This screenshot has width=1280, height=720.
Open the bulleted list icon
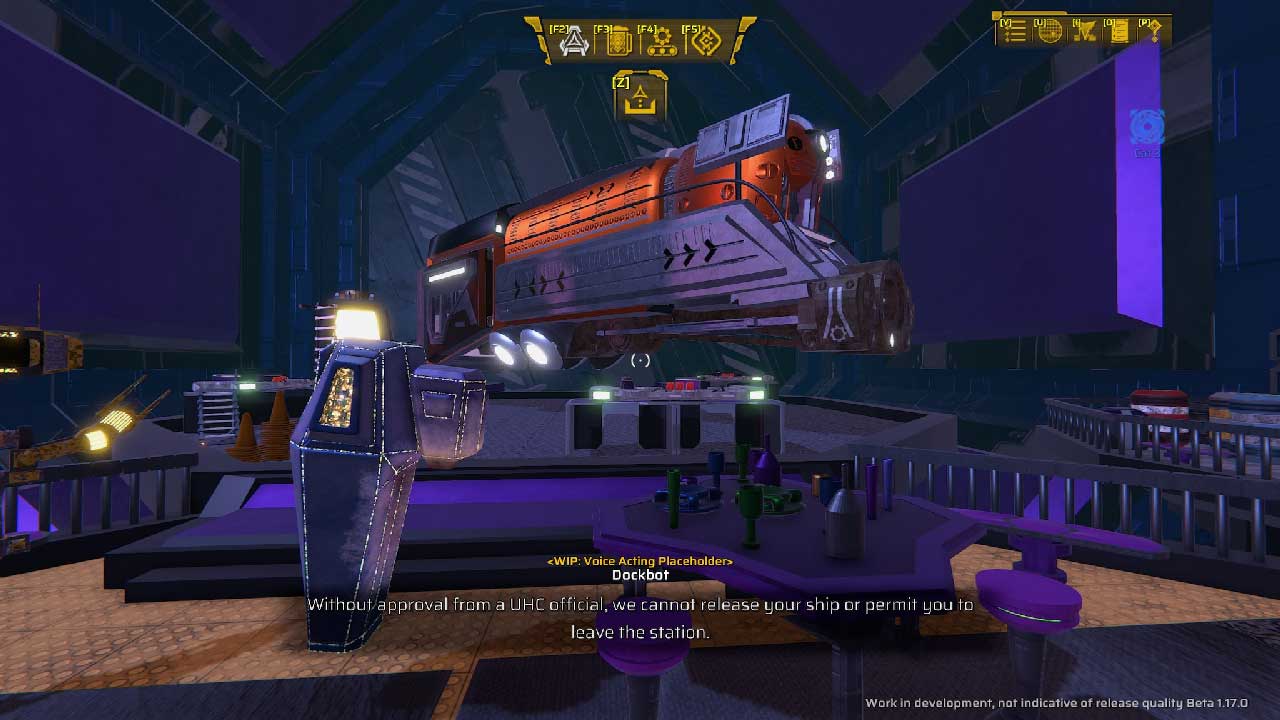pos(1015,32)
